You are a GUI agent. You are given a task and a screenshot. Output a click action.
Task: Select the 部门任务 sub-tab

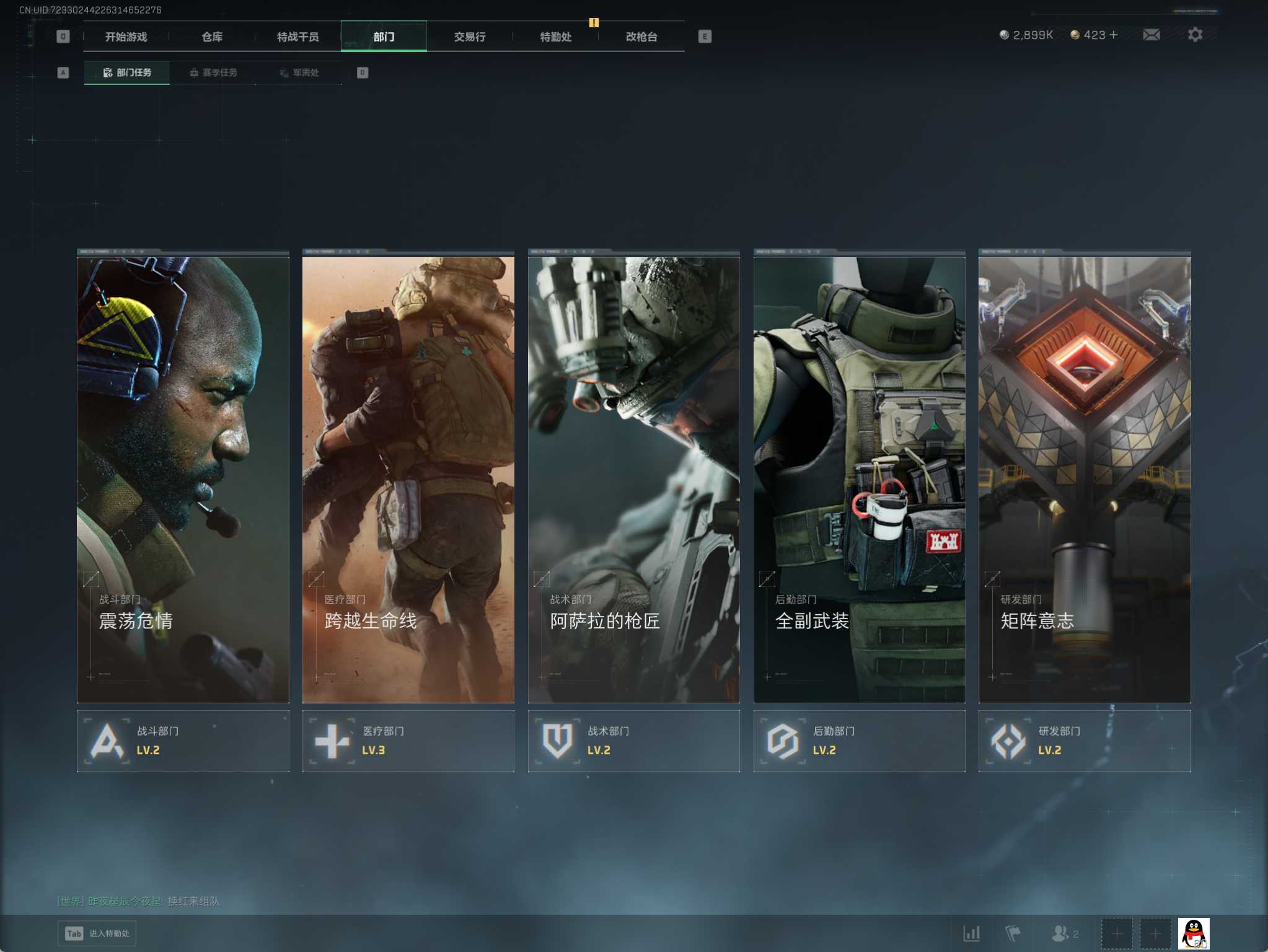coord(127,73)
